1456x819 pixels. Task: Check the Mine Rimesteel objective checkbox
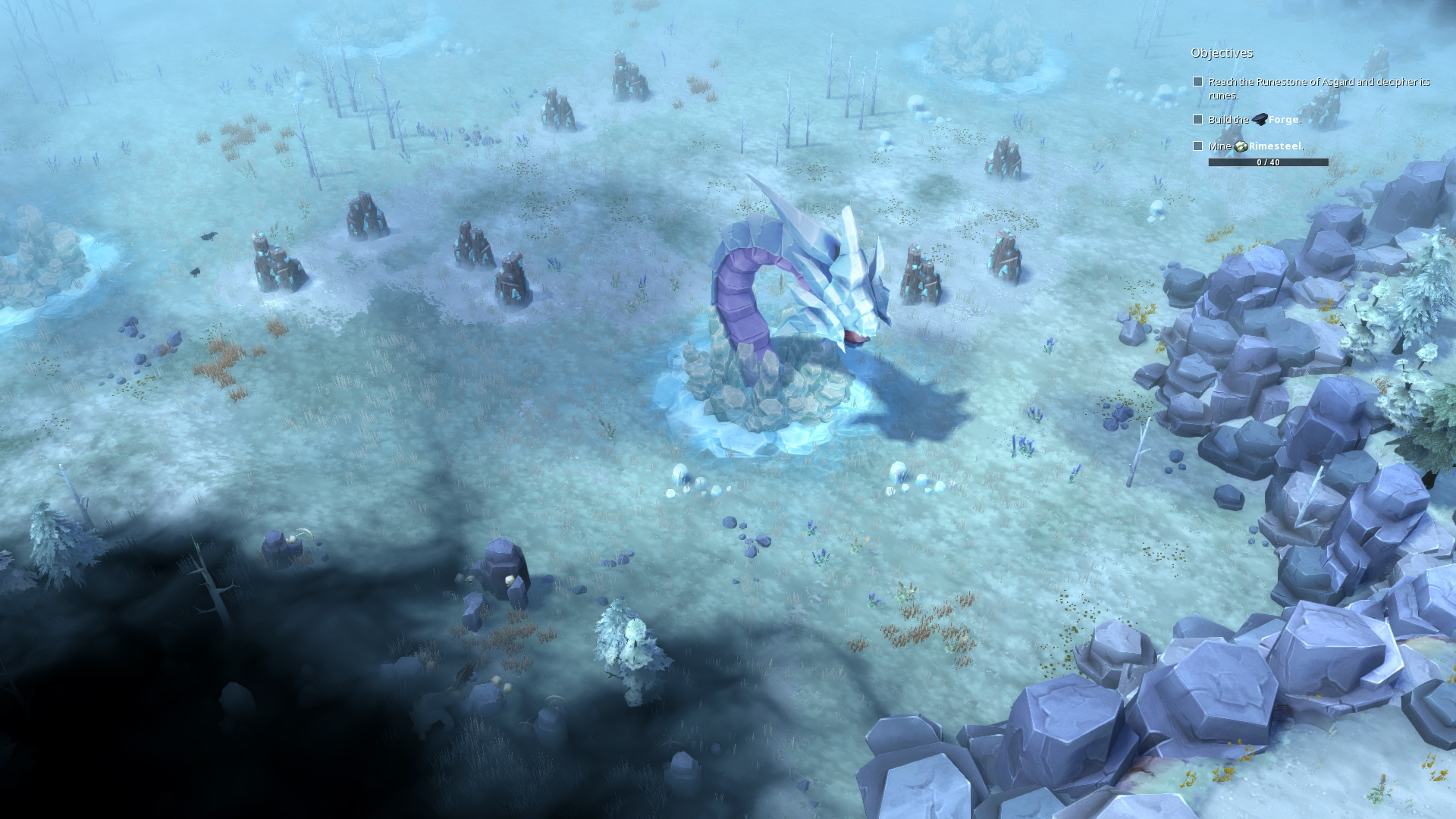[1198, 146]
